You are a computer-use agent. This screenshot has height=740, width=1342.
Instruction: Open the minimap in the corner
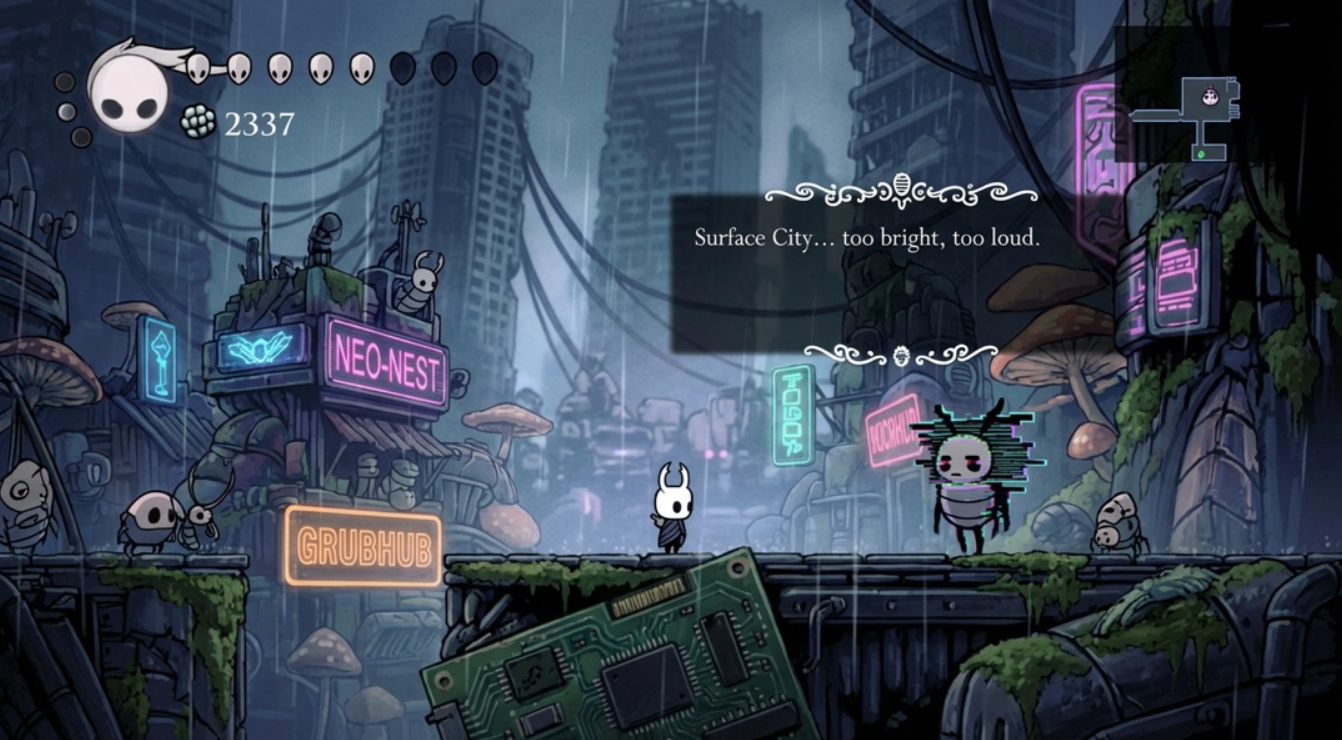pos(1187,117)
